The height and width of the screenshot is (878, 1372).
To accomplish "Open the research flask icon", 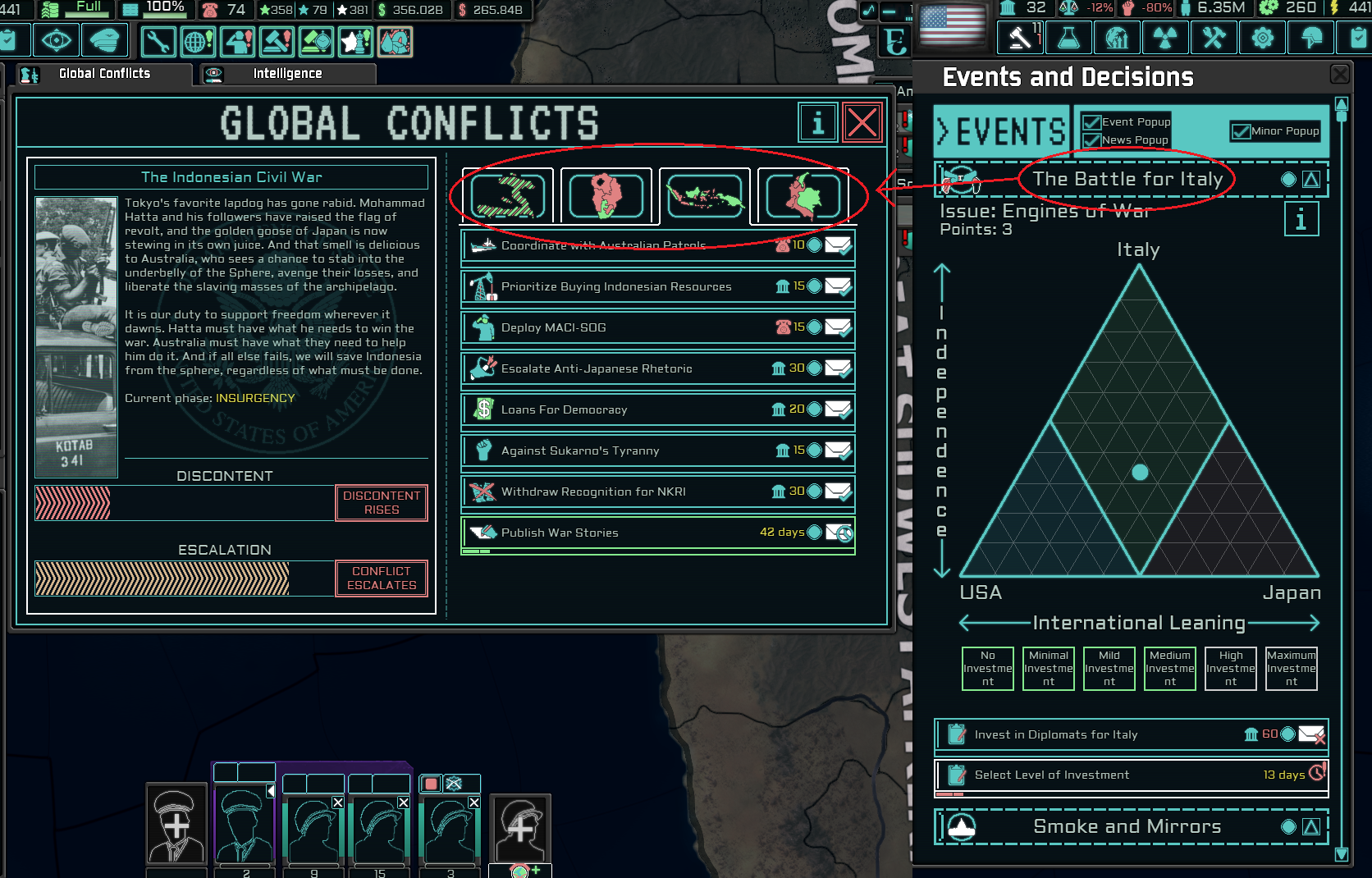I will coord(1068,37).
